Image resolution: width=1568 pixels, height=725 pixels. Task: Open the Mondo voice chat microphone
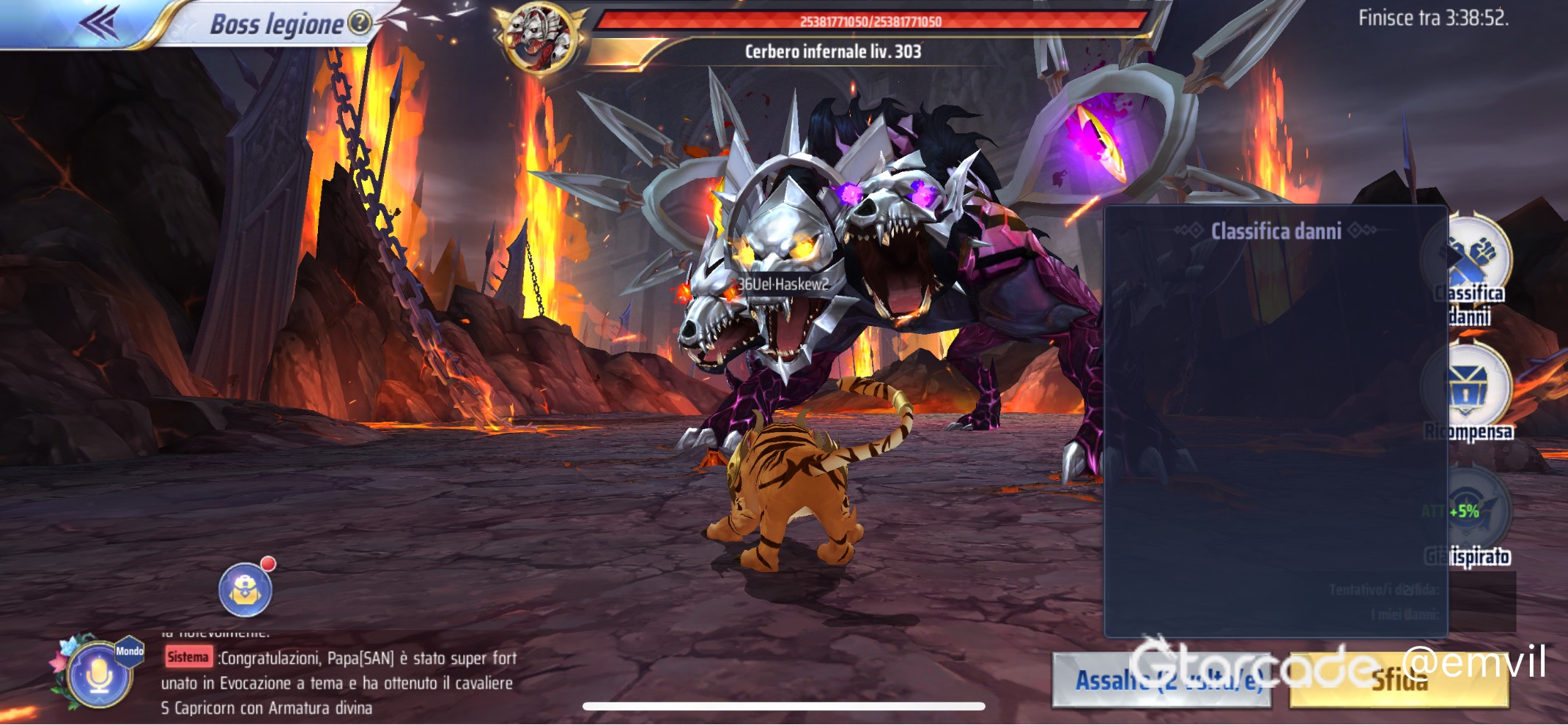(100, 675)
